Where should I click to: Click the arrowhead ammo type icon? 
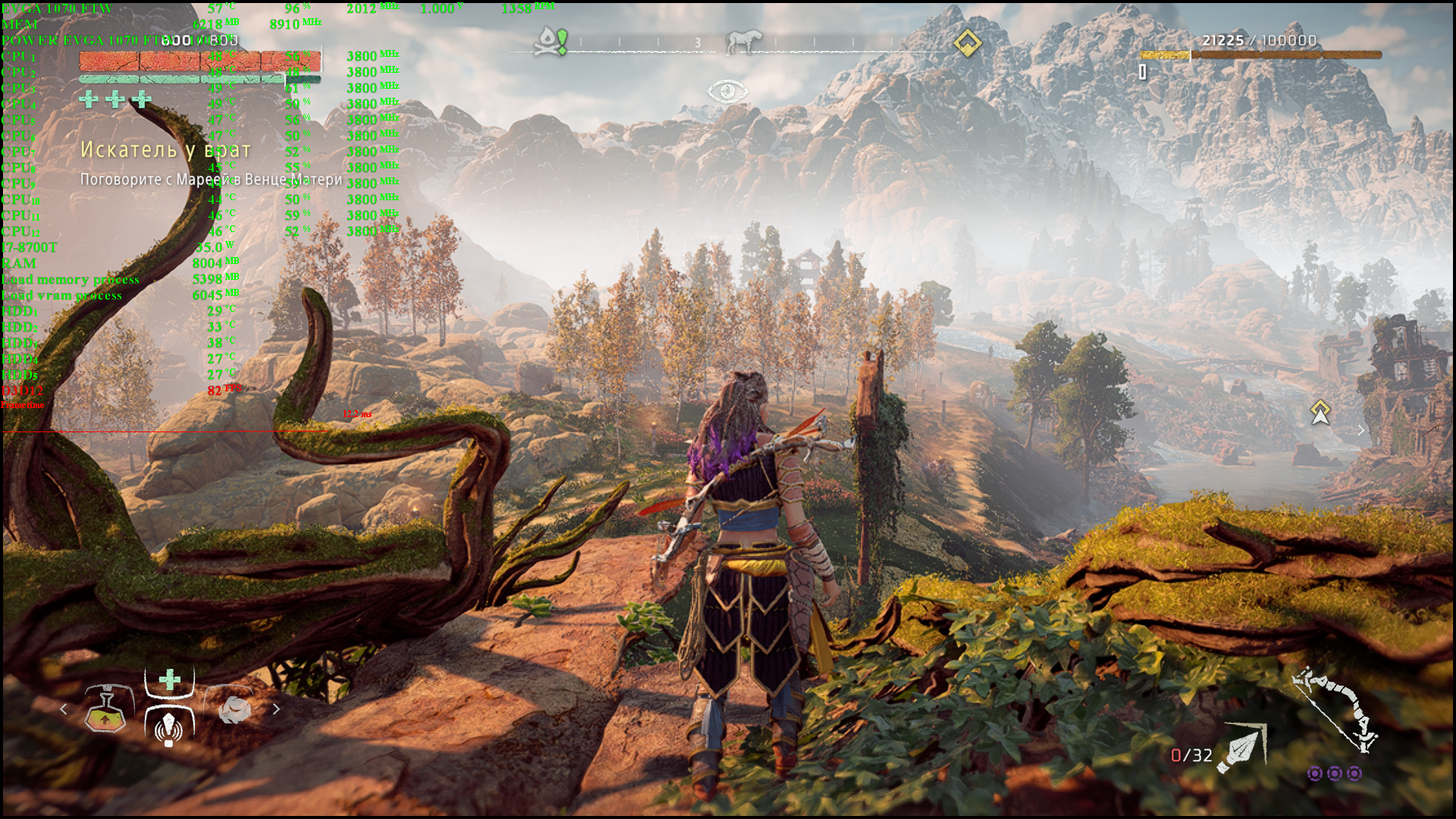tap(1241, 749)
